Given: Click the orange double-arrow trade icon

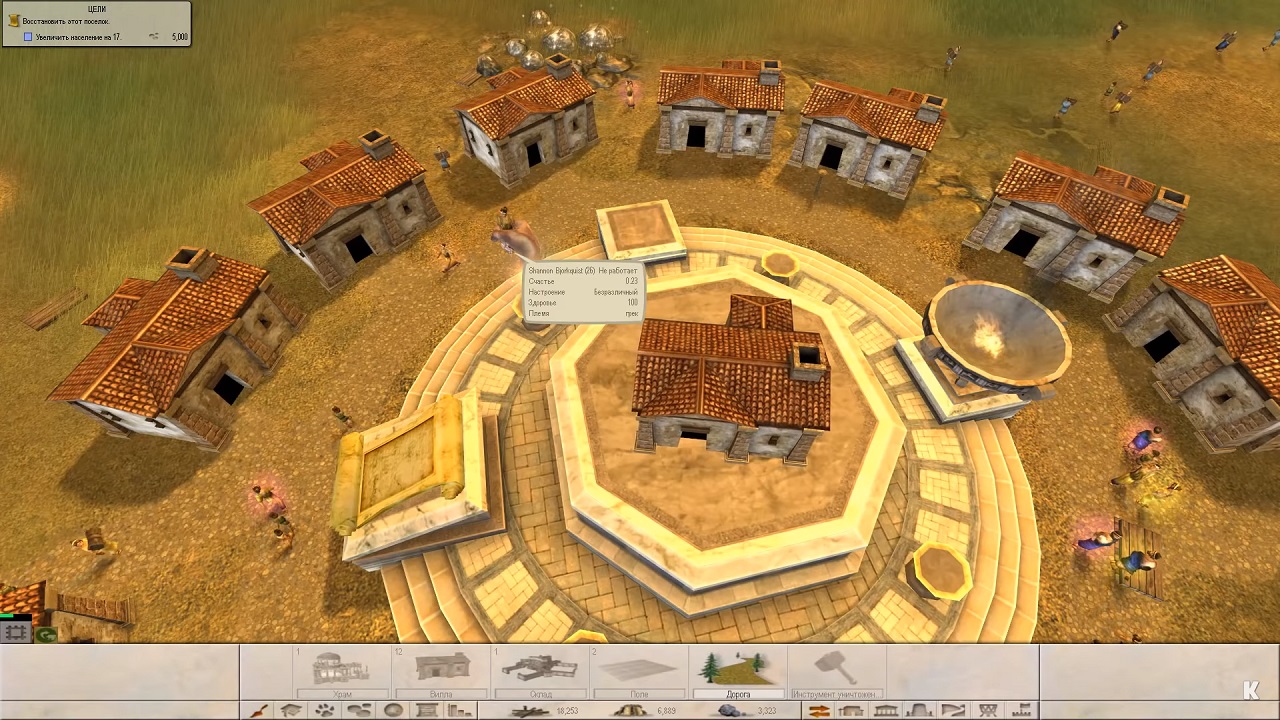Looking at the screenshot, I should 819,711.
